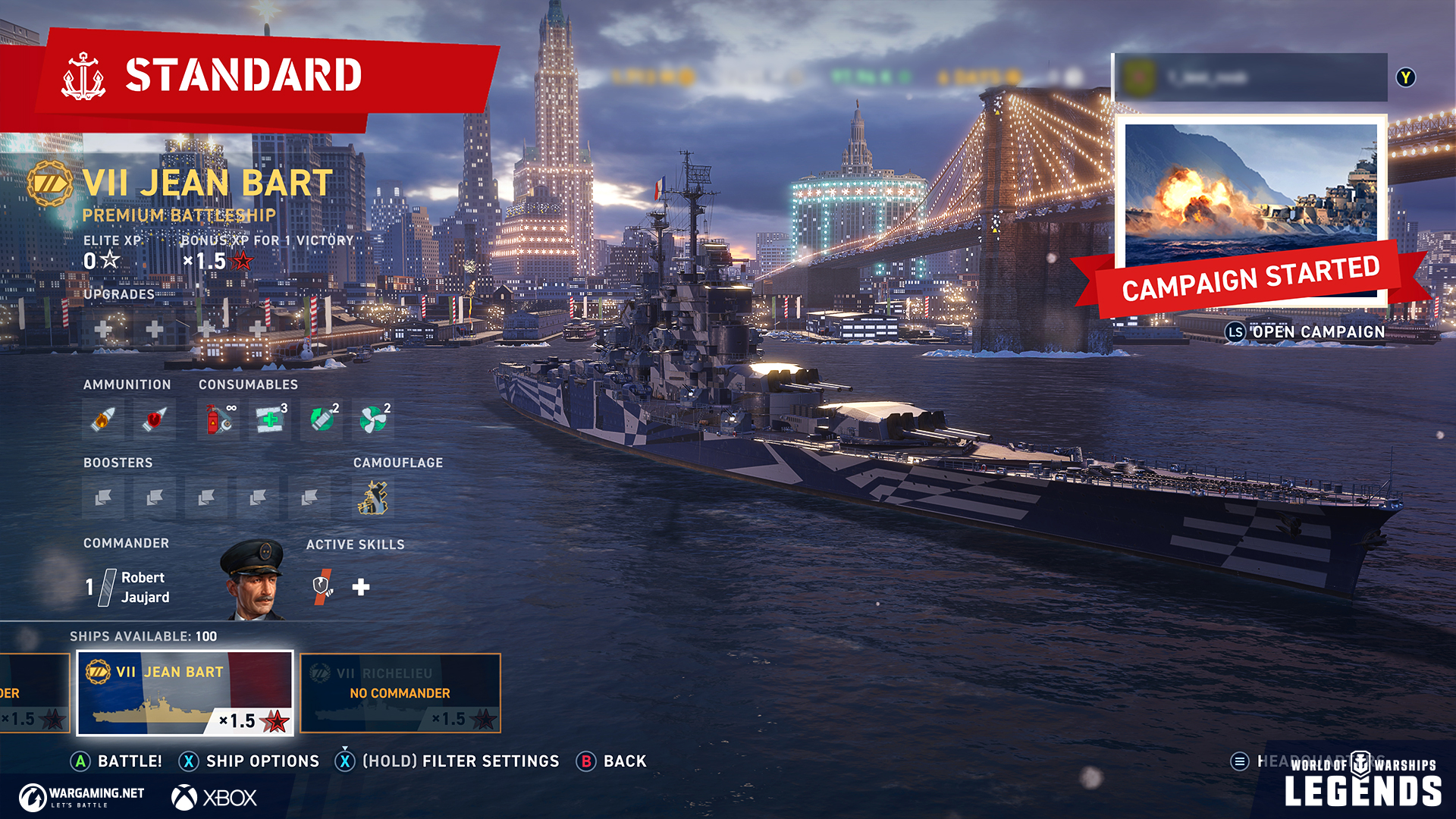1456x819 pixels.
Task: Select the high explosive shell ammunition icon
Action: 103,419
